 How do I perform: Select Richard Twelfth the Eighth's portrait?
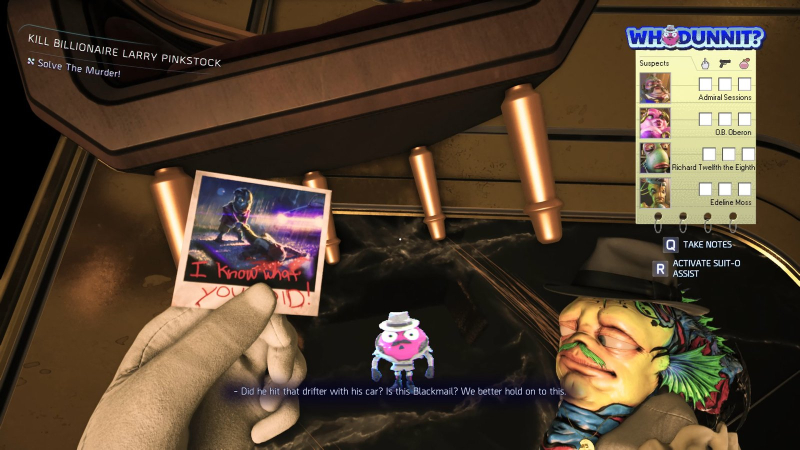coord(655,157)
